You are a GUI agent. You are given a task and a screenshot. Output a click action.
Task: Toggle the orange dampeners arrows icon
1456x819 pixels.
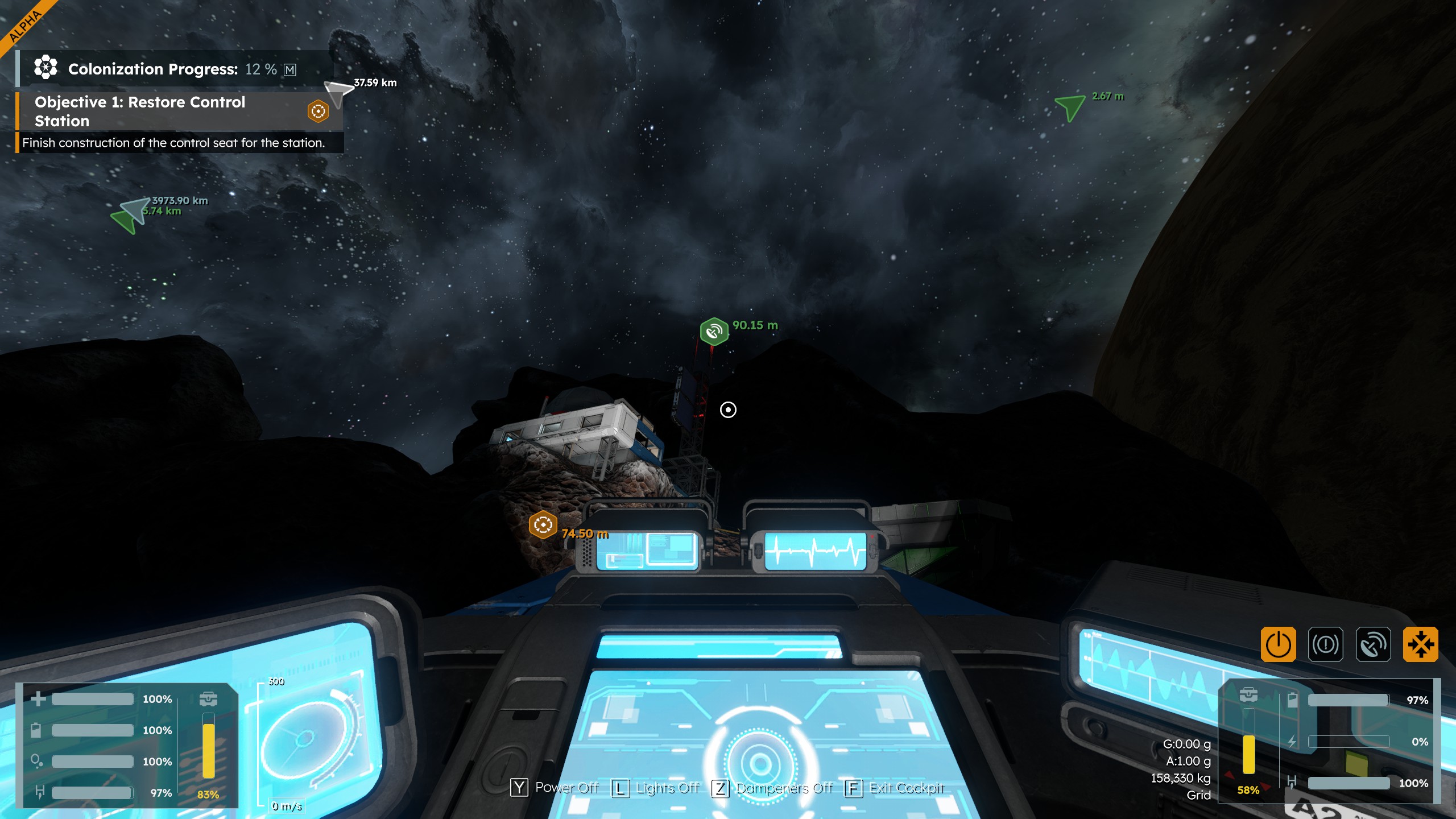1420,644
